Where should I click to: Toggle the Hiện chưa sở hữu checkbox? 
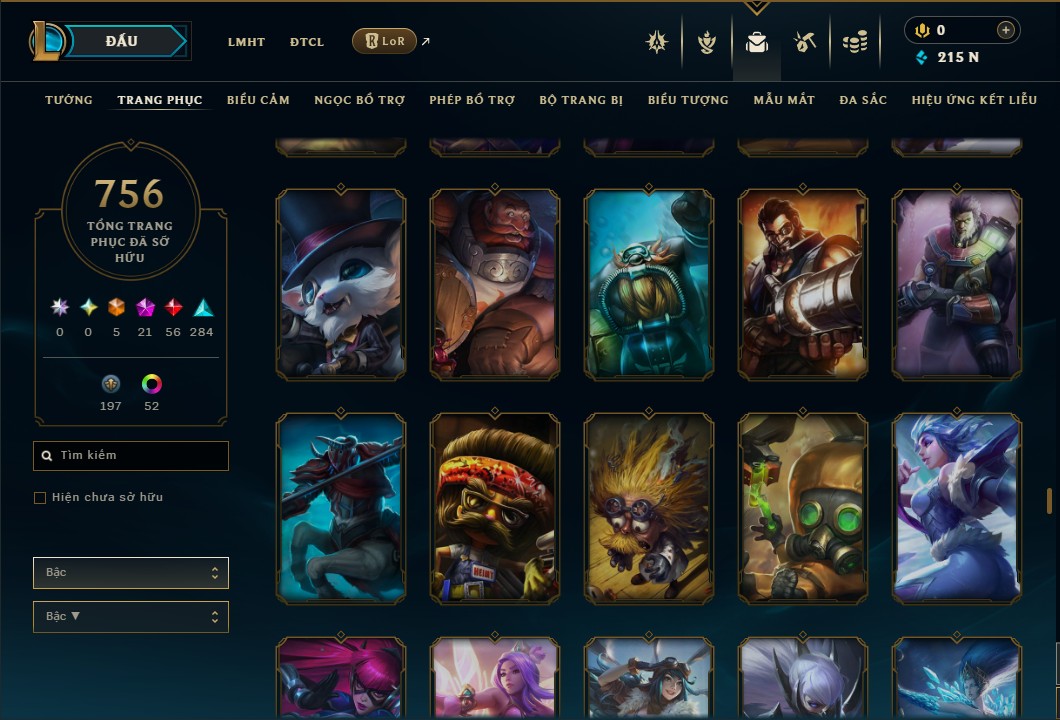(40, 498)
